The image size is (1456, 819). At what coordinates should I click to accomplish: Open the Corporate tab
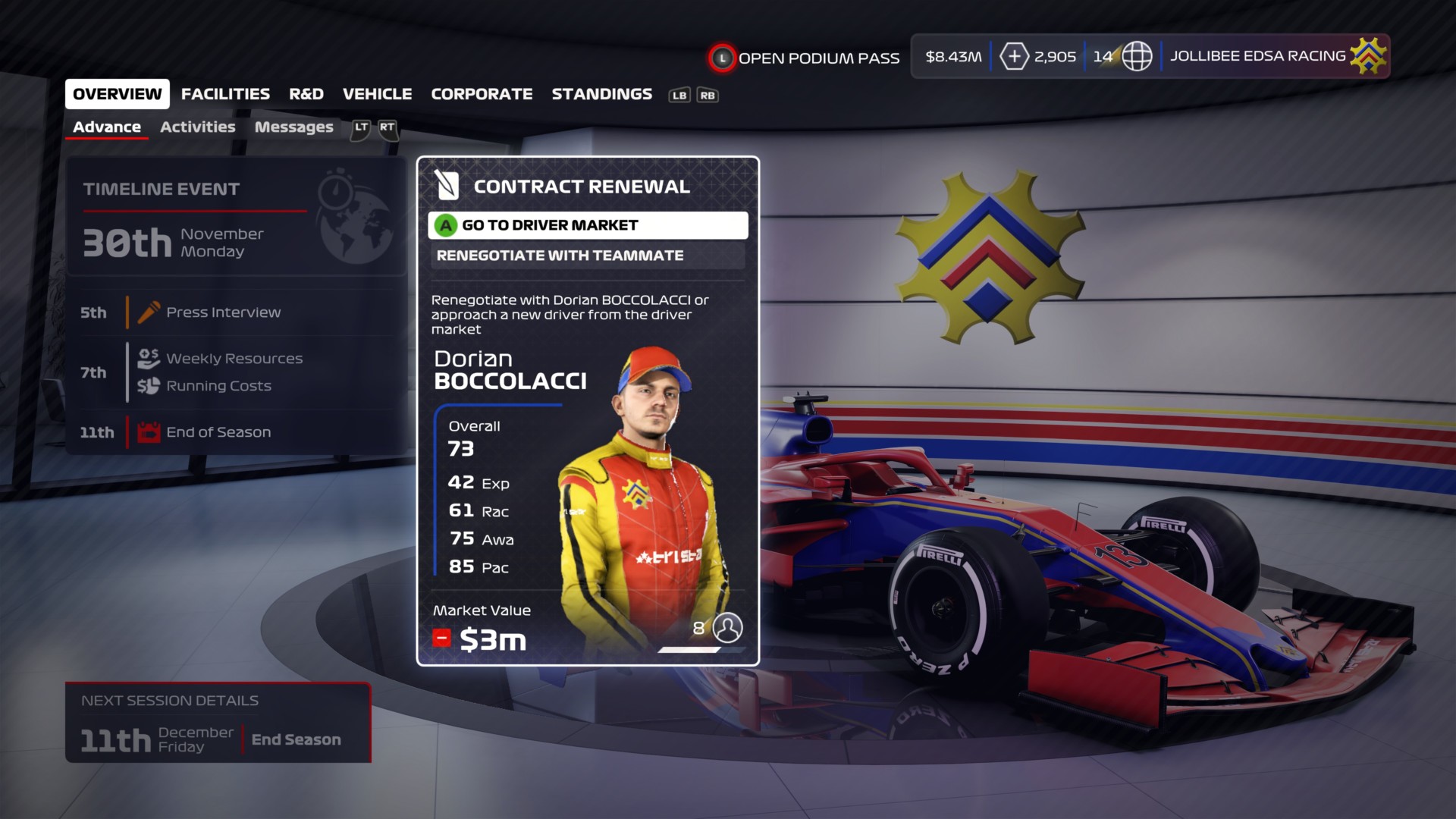coord(482,94)
